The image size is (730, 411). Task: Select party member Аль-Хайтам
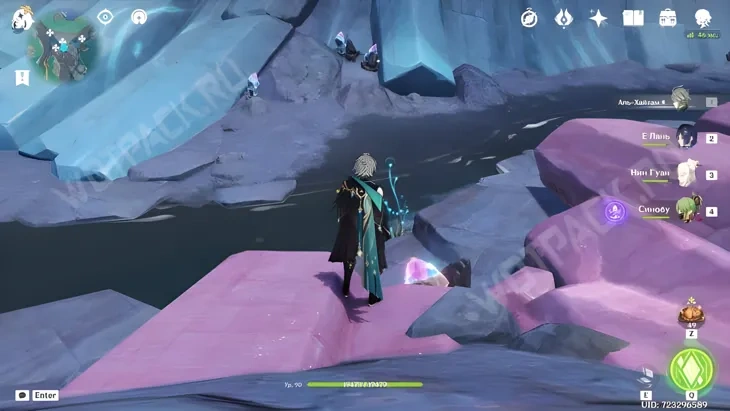680,99
